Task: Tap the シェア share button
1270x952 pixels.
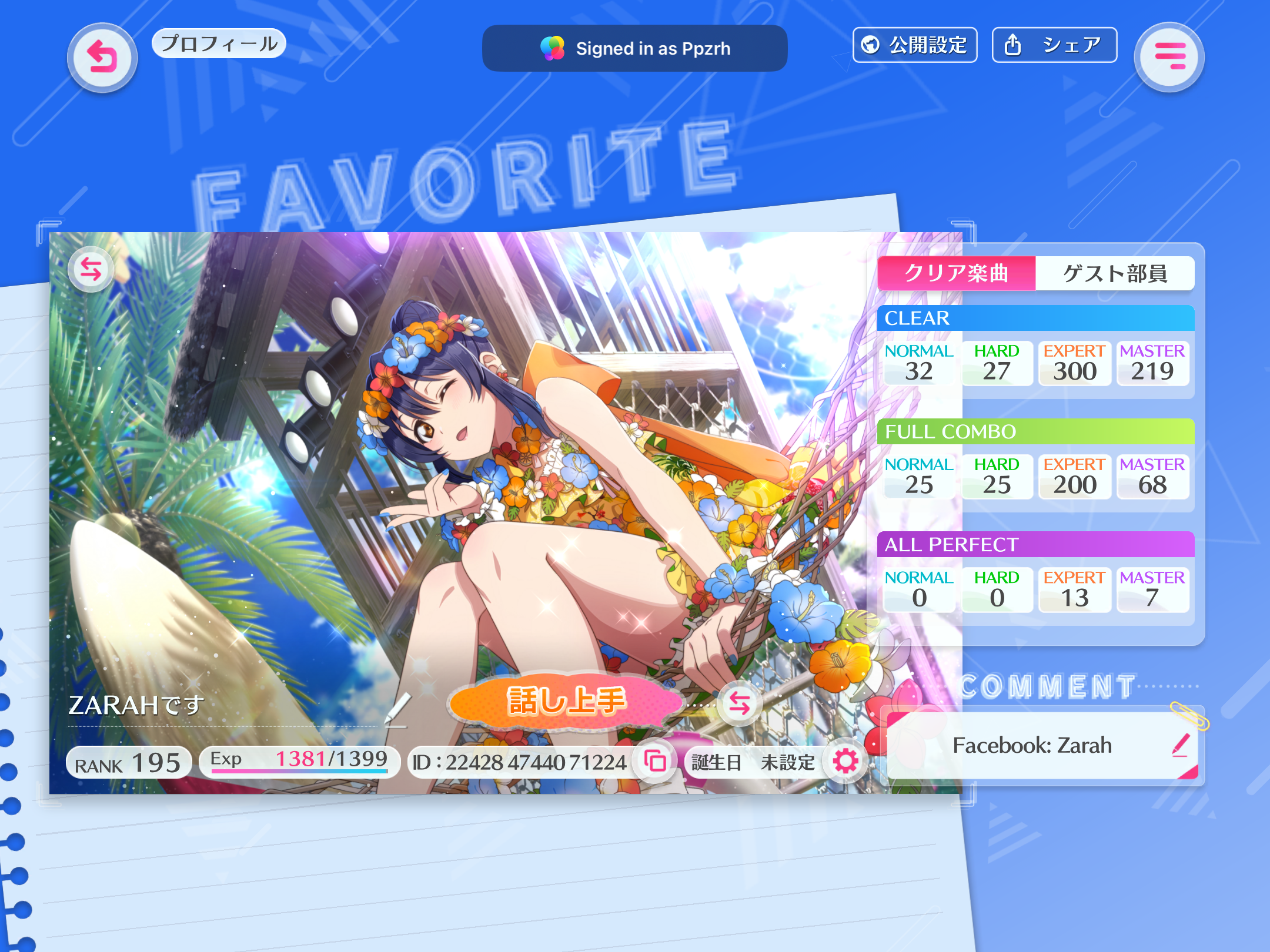Action: 1054,45
